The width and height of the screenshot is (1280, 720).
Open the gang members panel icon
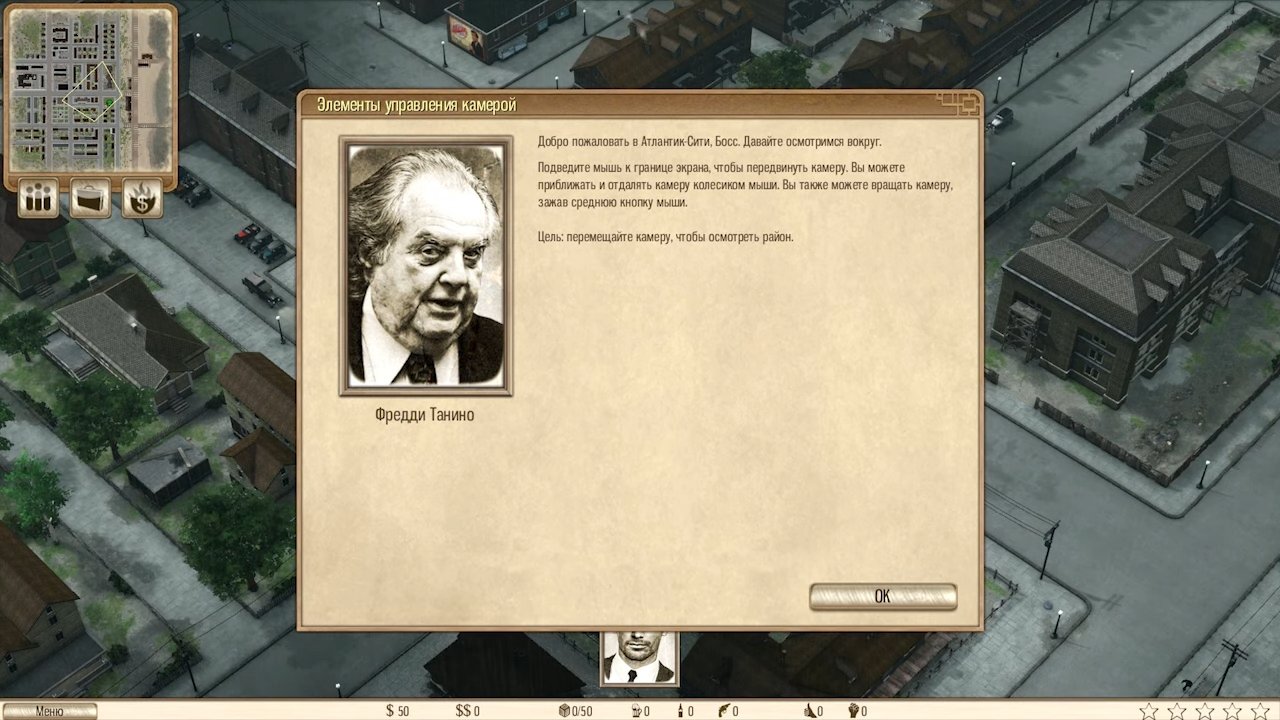coord(38,198)
